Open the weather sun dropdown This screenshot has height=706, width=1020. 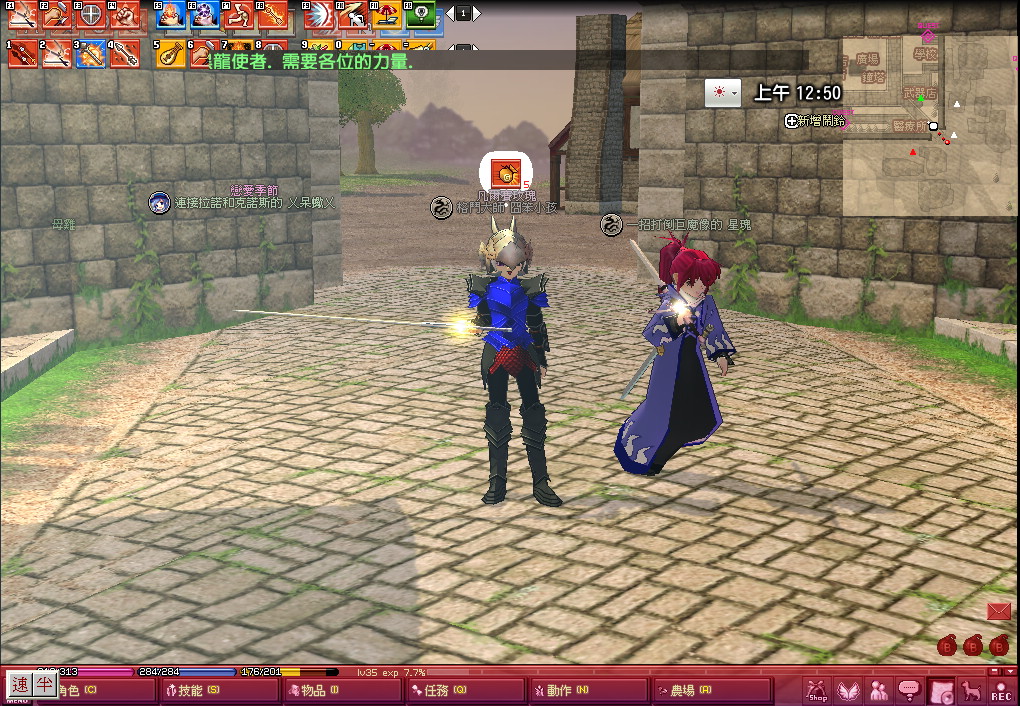pos(722,93)
